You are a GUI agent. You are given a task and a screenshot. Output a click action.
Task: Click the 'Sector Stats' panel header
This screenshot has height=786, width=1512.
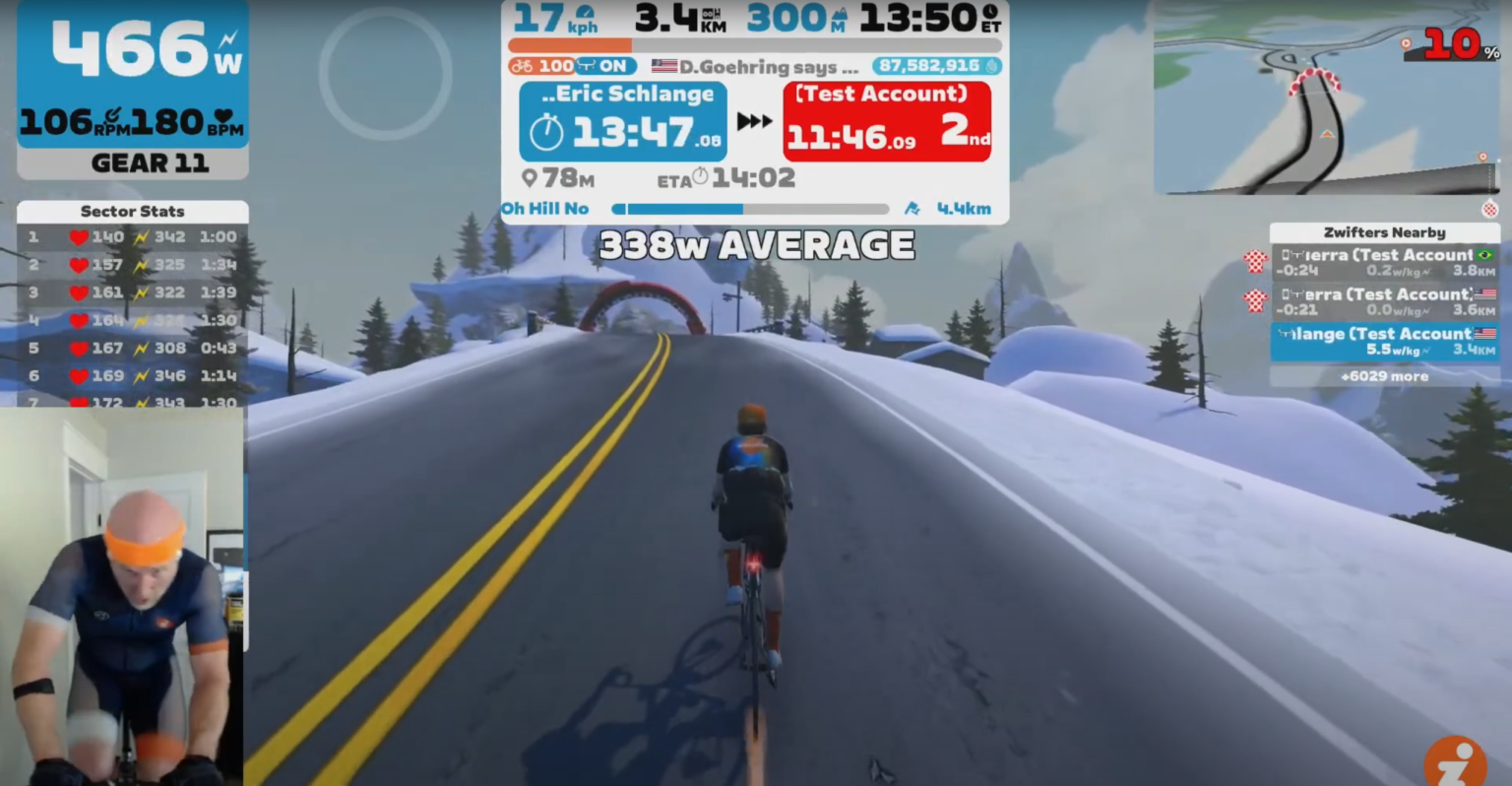132,211
